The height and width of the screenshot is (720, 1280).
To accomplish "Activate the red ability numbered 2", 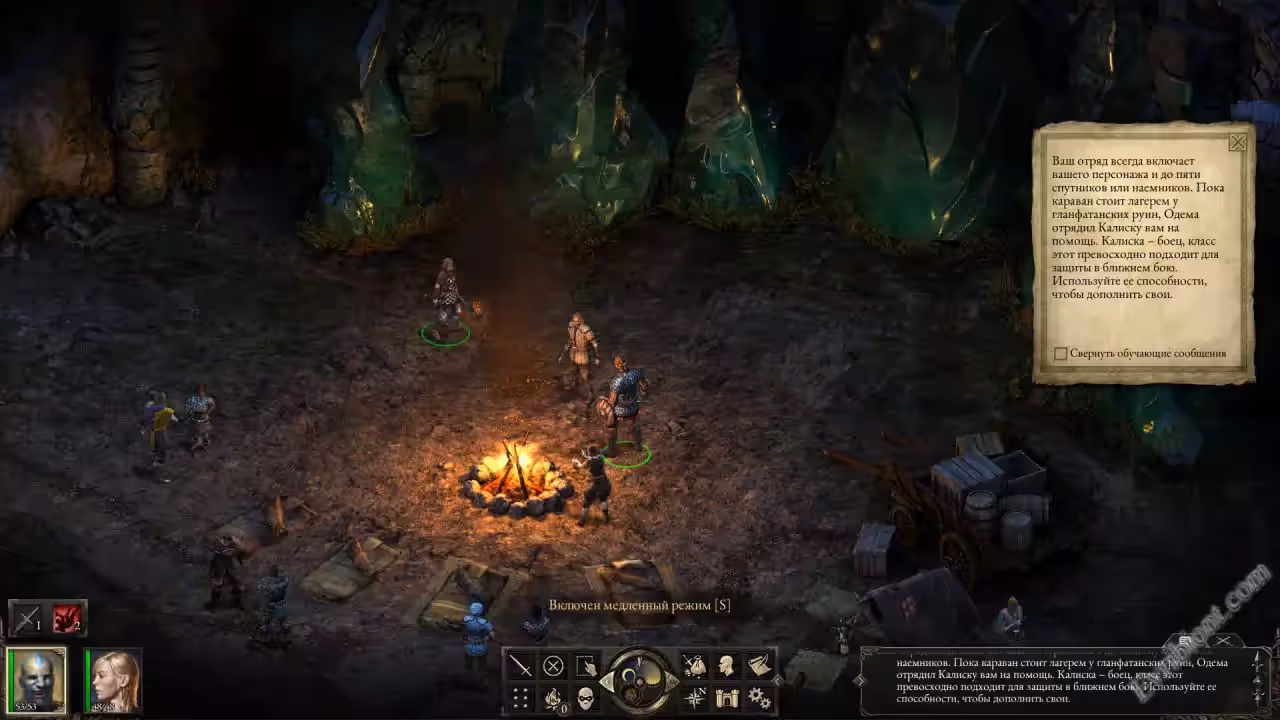I will point(68,618).
